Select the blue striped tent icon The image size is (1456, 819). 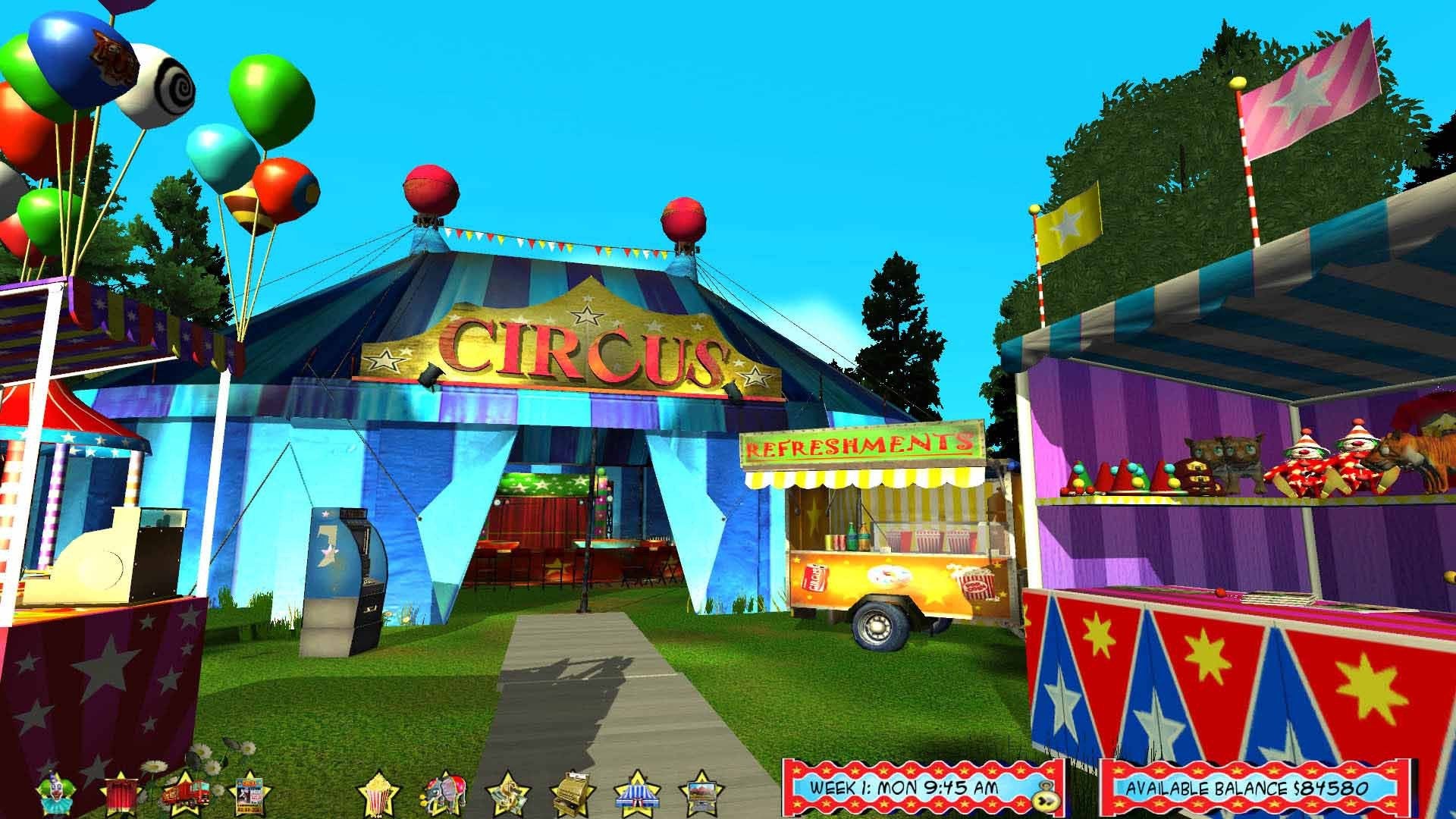[x=635, y=792]
